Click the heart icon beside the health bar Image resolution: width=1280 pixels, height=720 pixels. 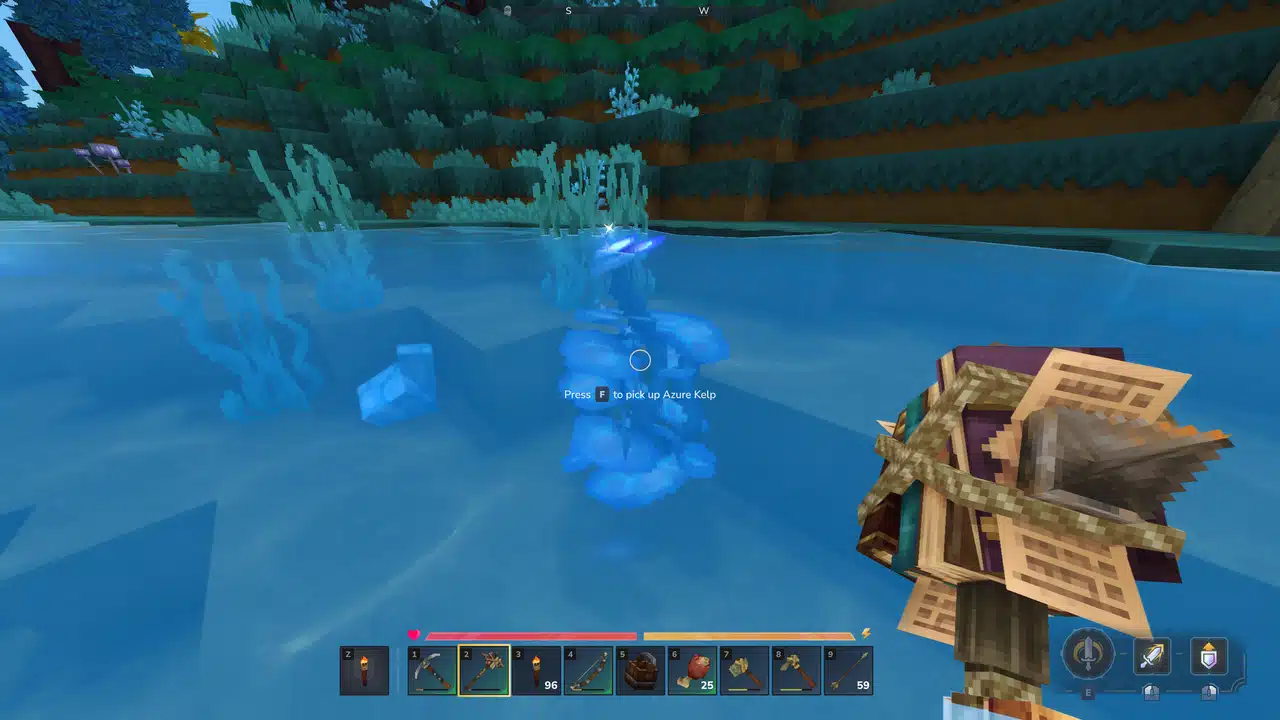tap(415, 634)
